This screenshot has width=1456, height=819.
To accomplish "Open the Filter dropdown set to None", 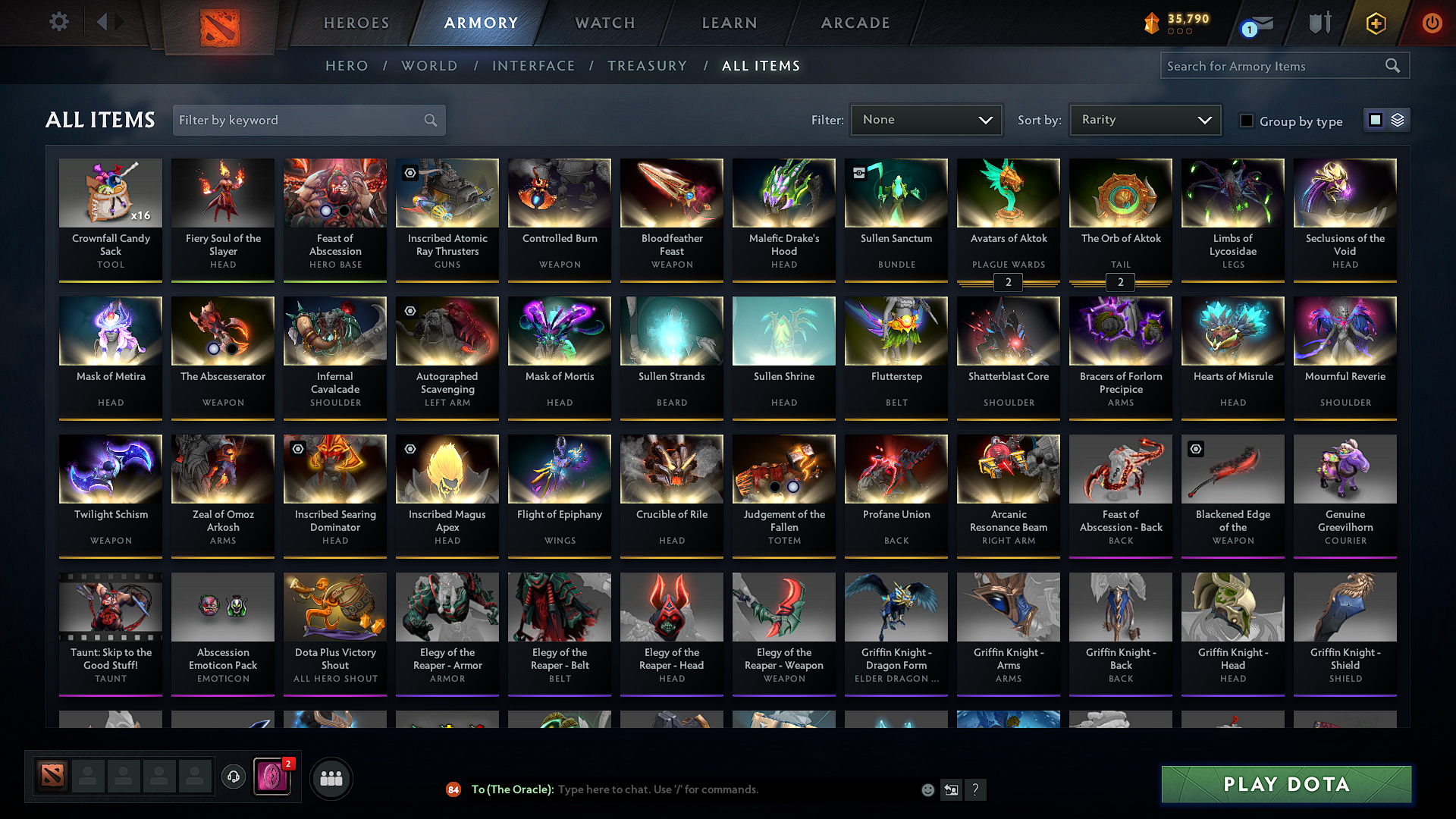I will [x=926, y=119].
